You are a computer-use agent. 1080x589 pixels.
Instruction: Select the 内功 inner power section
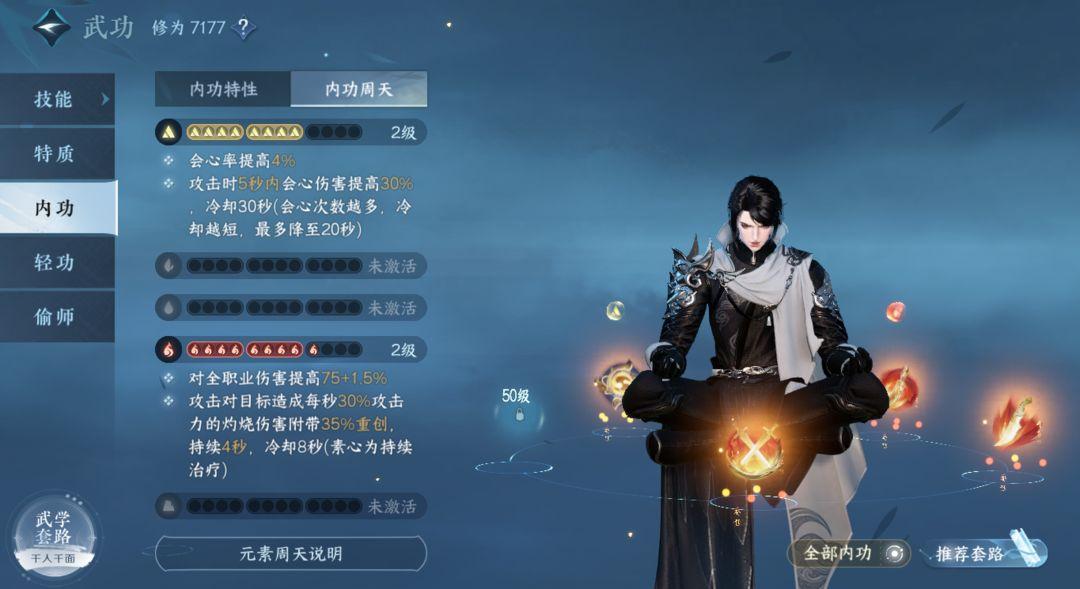[57, 208]
